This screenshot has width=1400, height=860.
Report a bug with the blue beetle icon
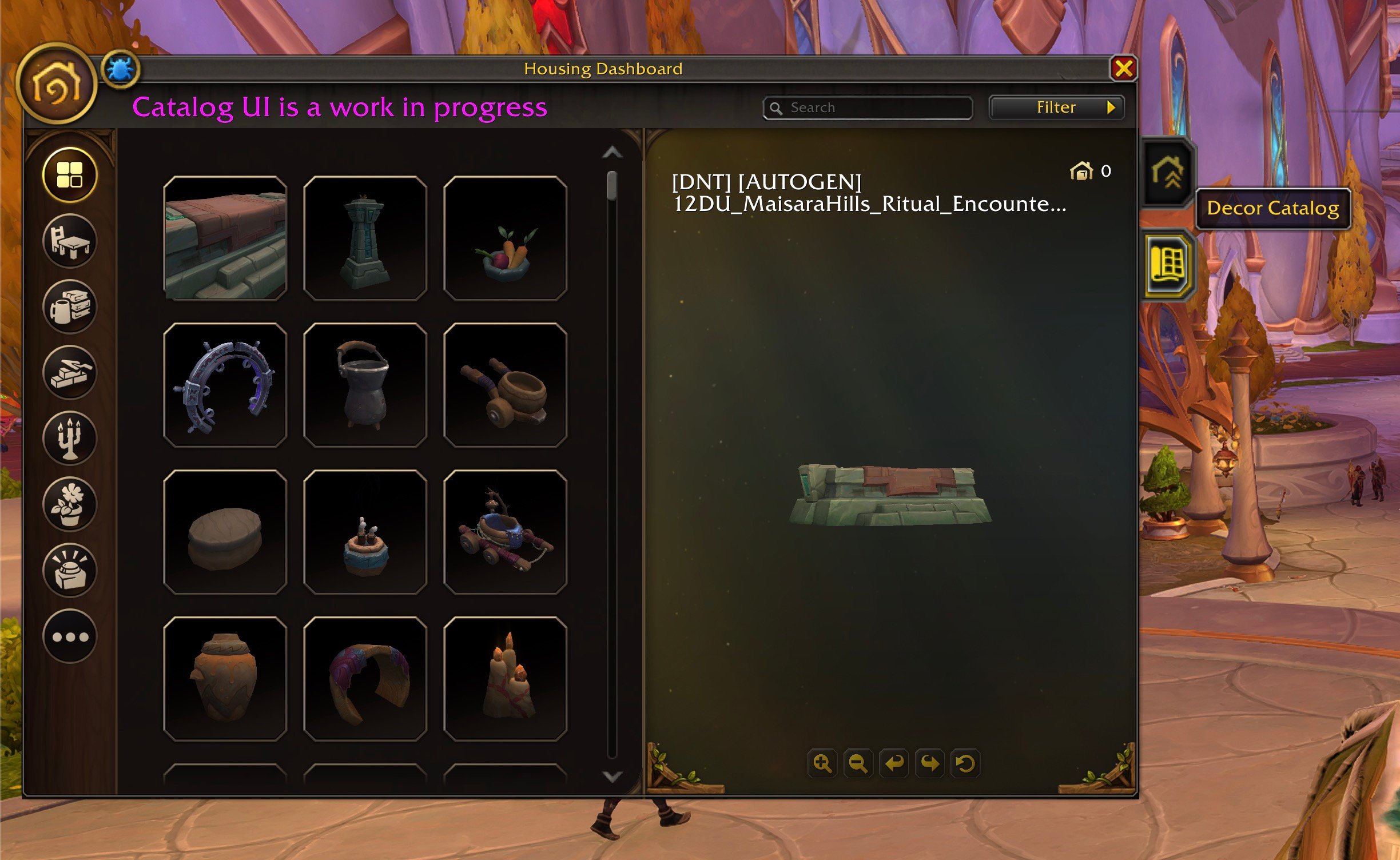(120, 70)
